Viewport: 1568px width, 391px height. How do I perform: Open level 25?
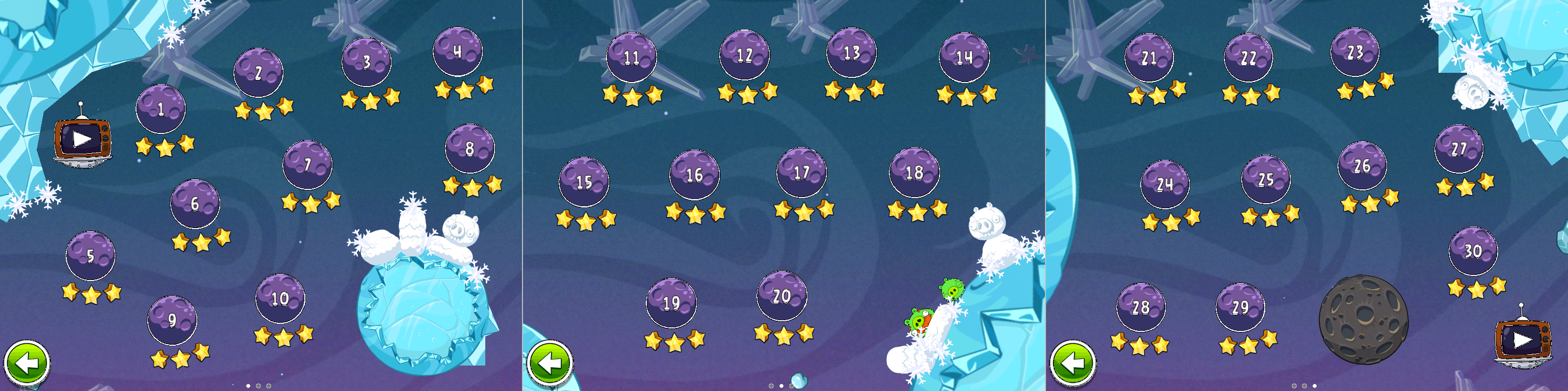(1266, 179)
